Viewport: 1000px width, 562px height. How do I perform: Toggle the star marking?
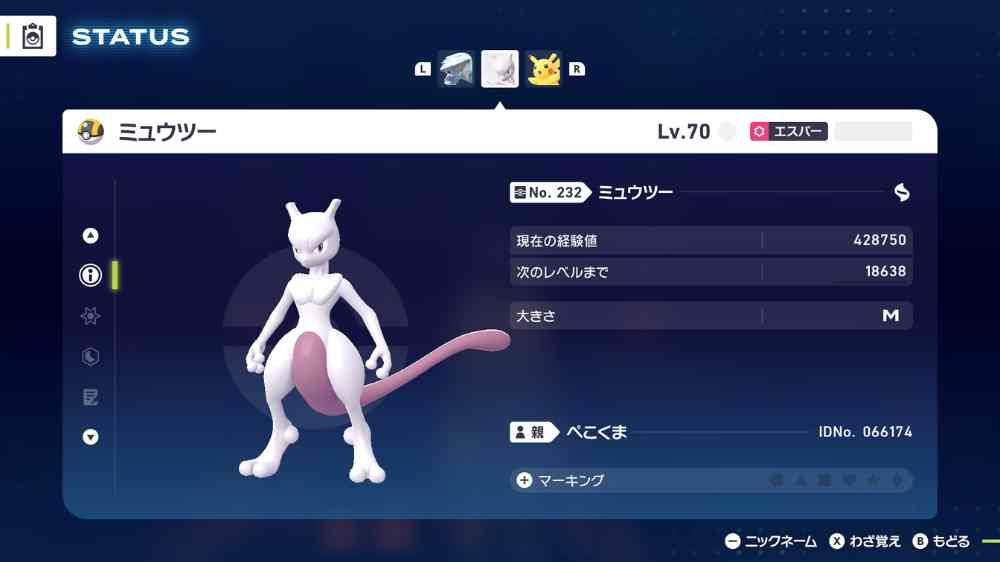tap(873, 481)
